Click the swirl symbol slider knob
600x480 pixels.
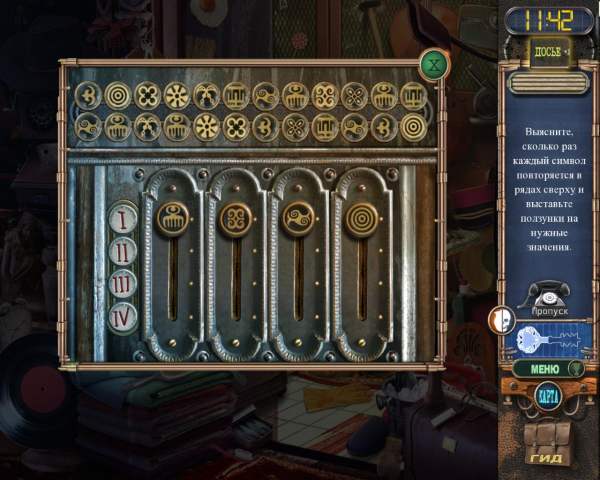pos(300,218)
